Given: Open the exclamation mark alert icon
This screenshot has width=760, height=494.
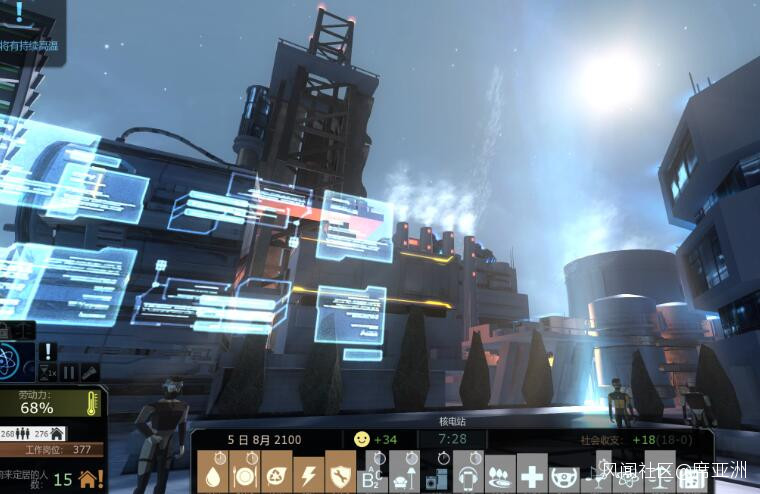Looking at the screenshot, I should (47, 351).
